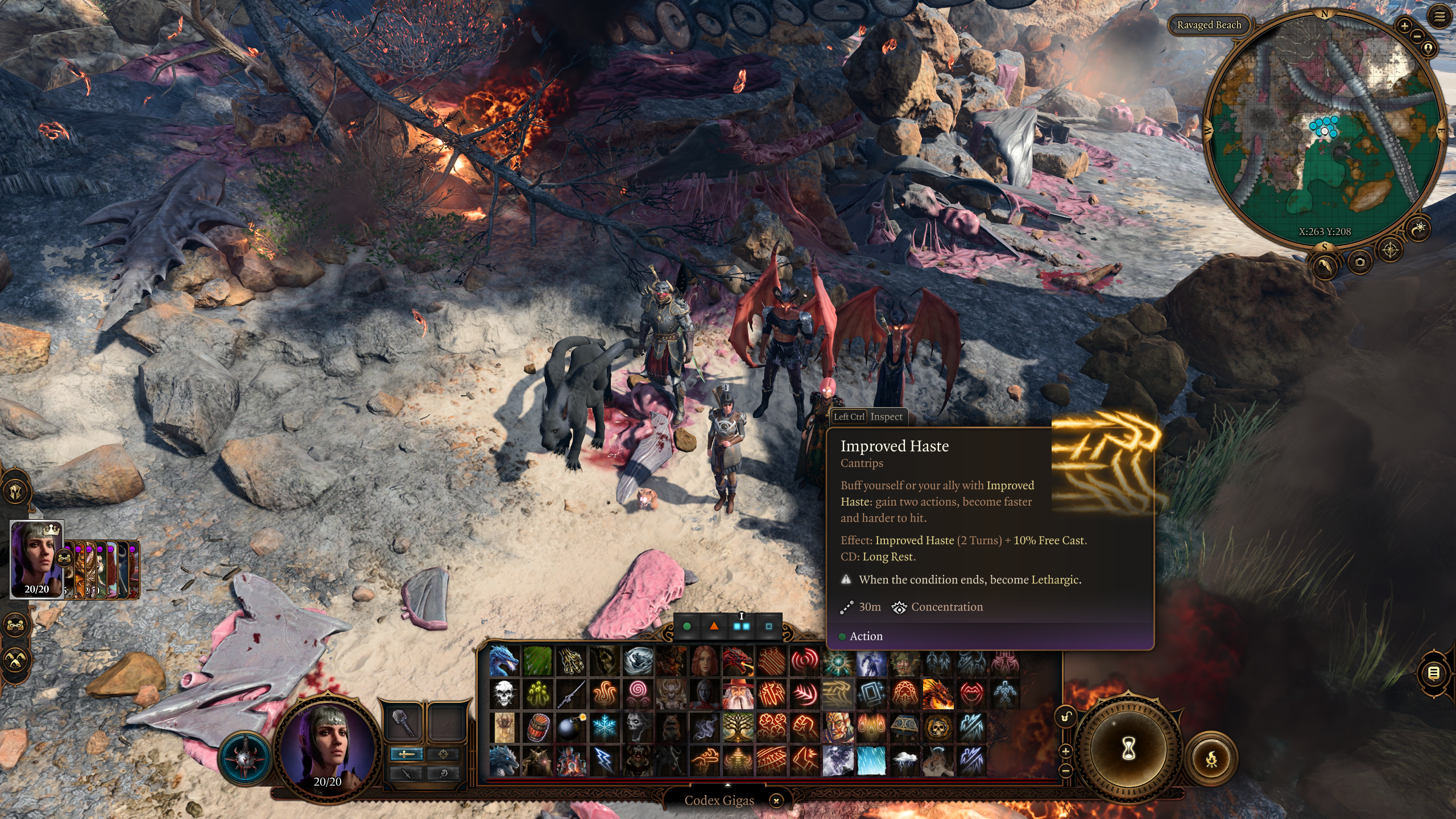
Task: Select the golden tree spell icon
Action: click(738, 727)
